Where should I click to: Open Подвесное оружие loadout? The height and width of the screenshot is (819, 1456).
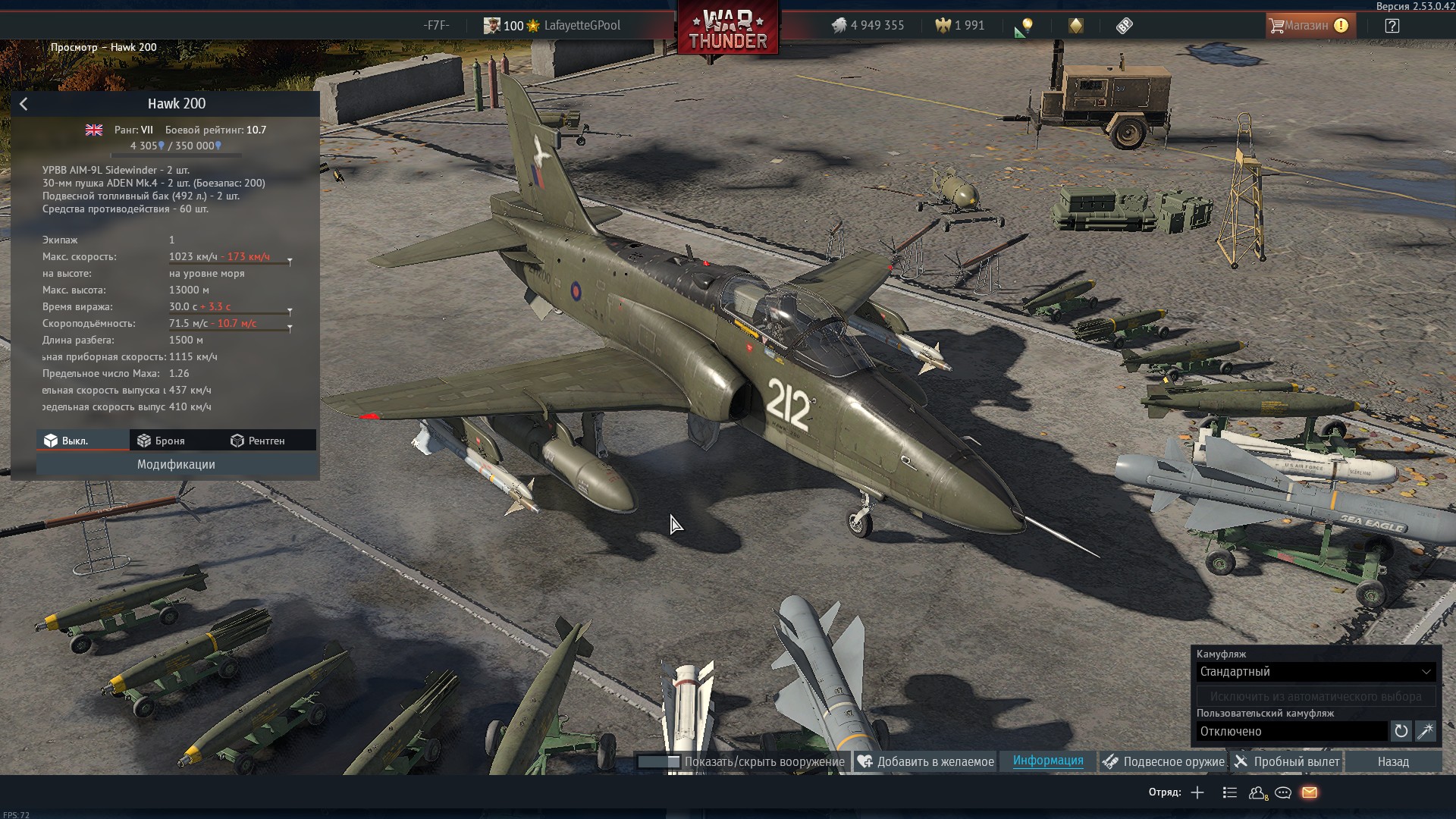pyautogui.click(x=1163, y=761)
